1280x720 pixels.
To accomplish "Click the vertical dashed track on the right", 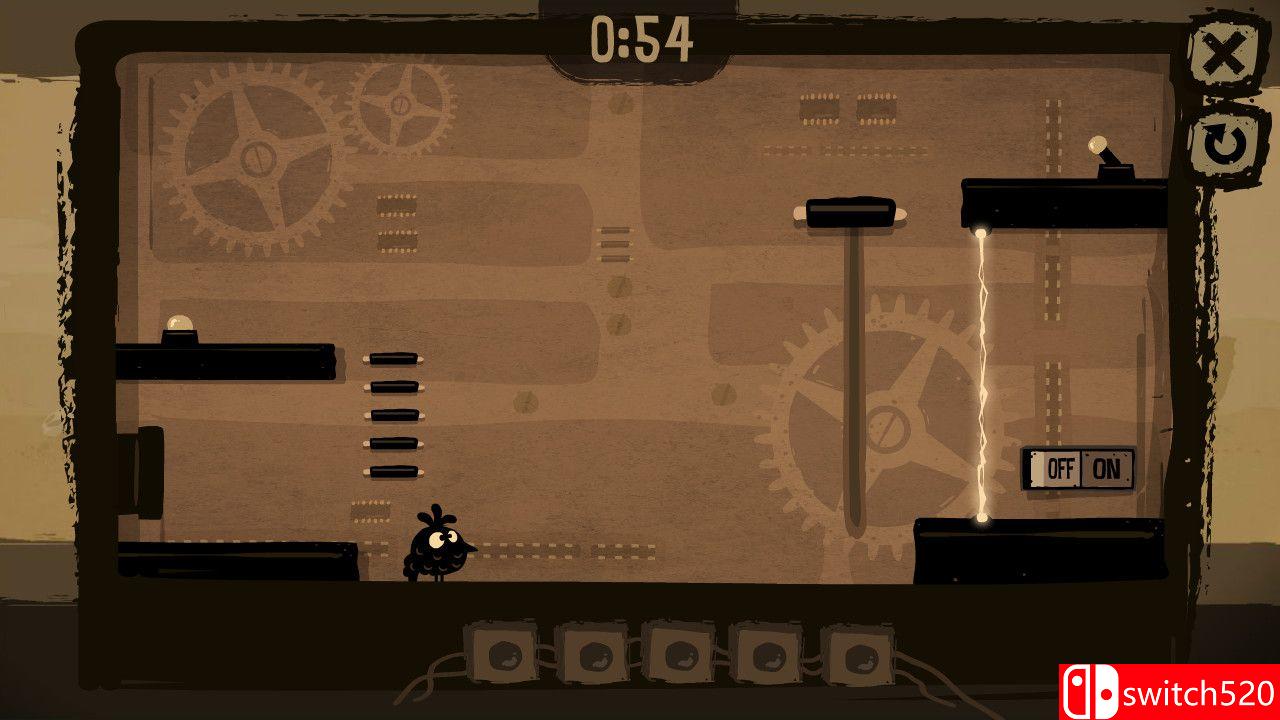I will (x=1050, y=300).
